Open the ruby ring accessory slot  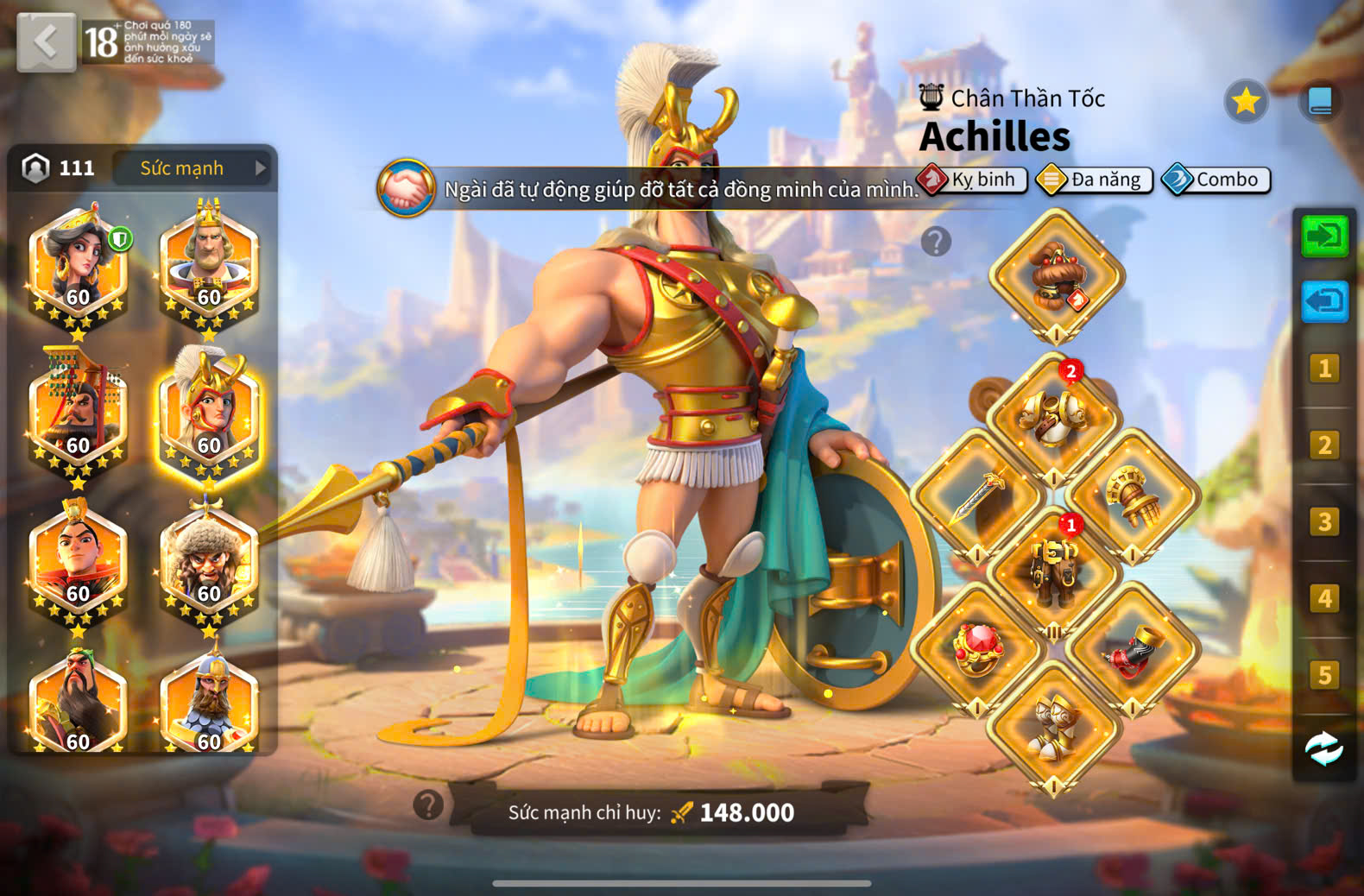[977, 649]
